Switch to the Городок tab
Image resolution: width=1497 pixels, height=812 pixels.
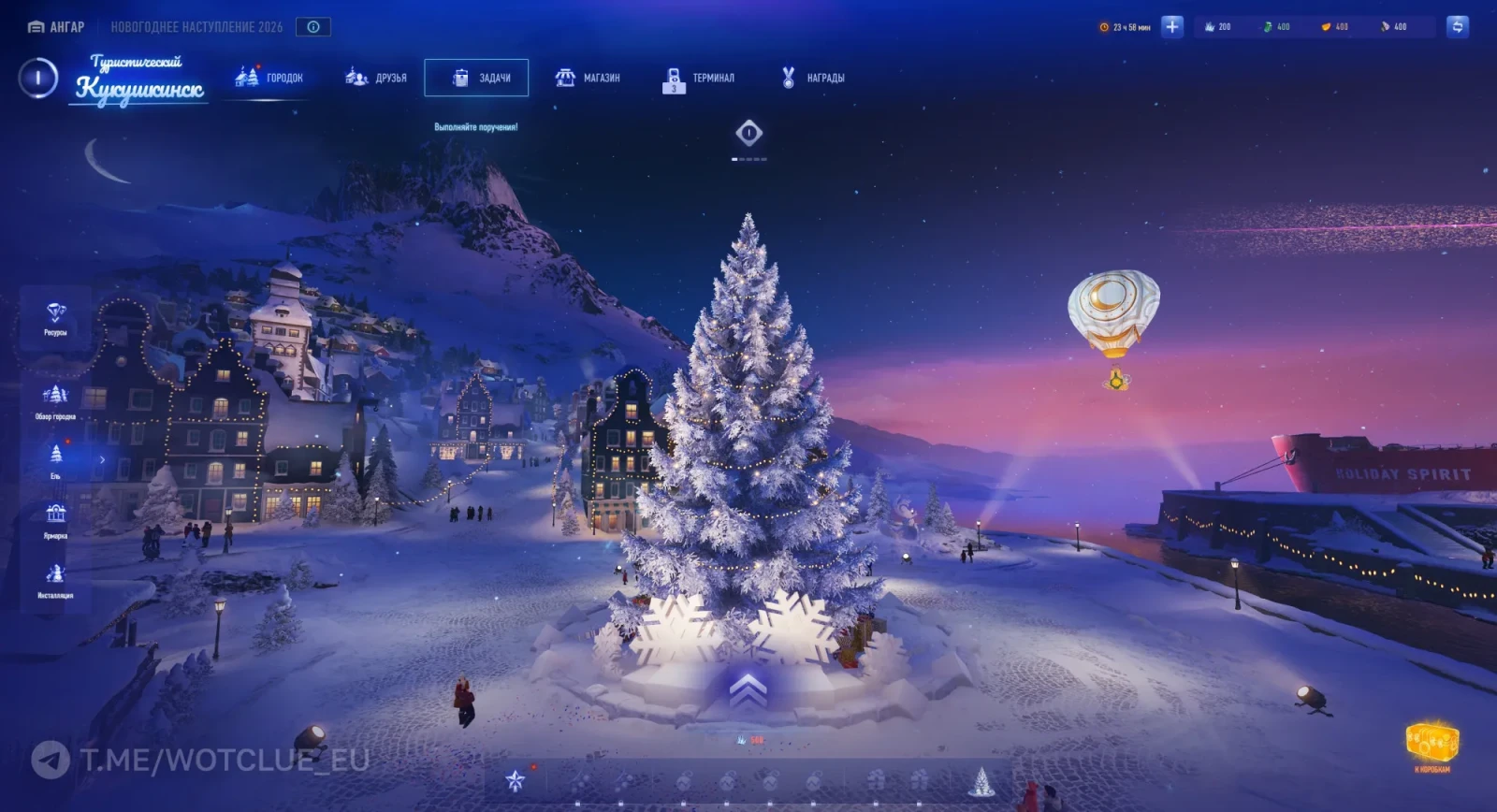point(269,78)
